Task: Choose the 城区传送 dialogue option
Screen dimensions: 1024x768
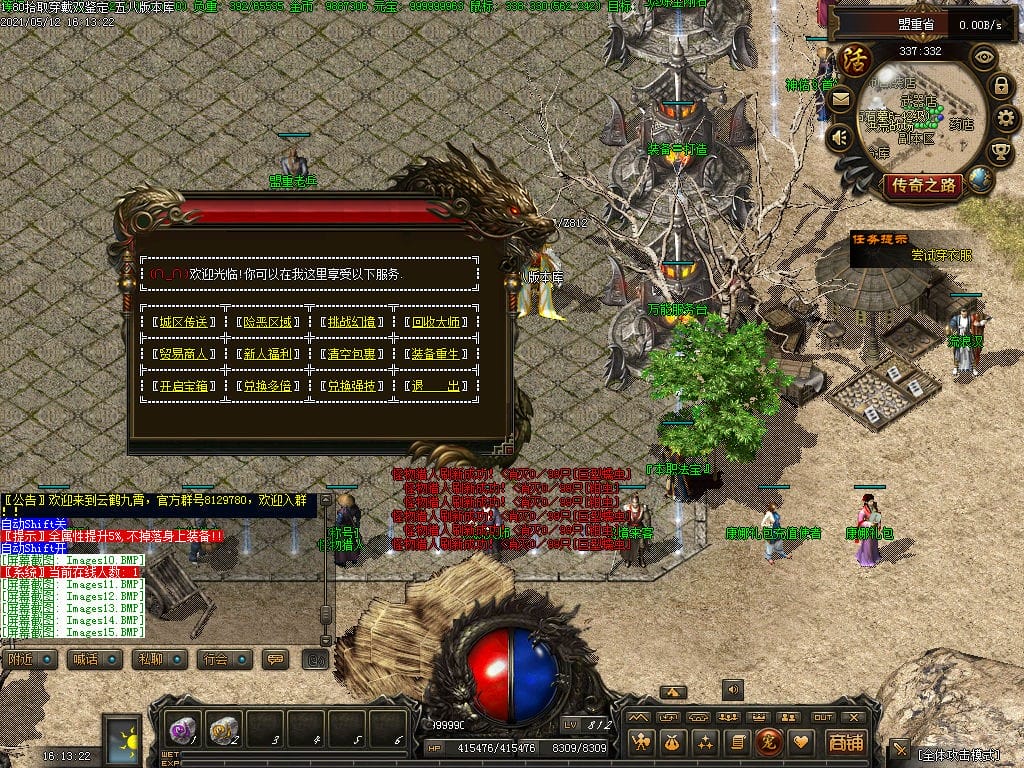Action: click(184, 322)
